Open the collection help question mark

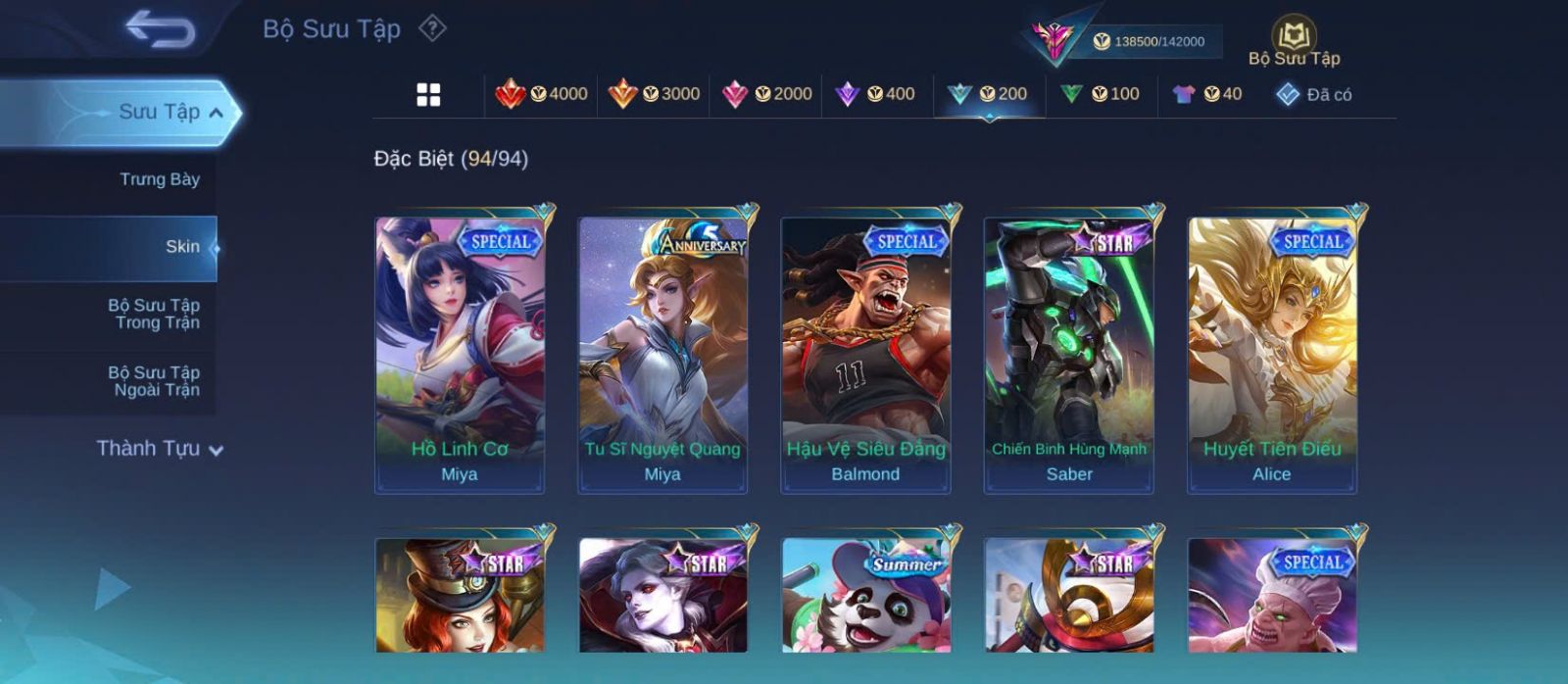432,28
